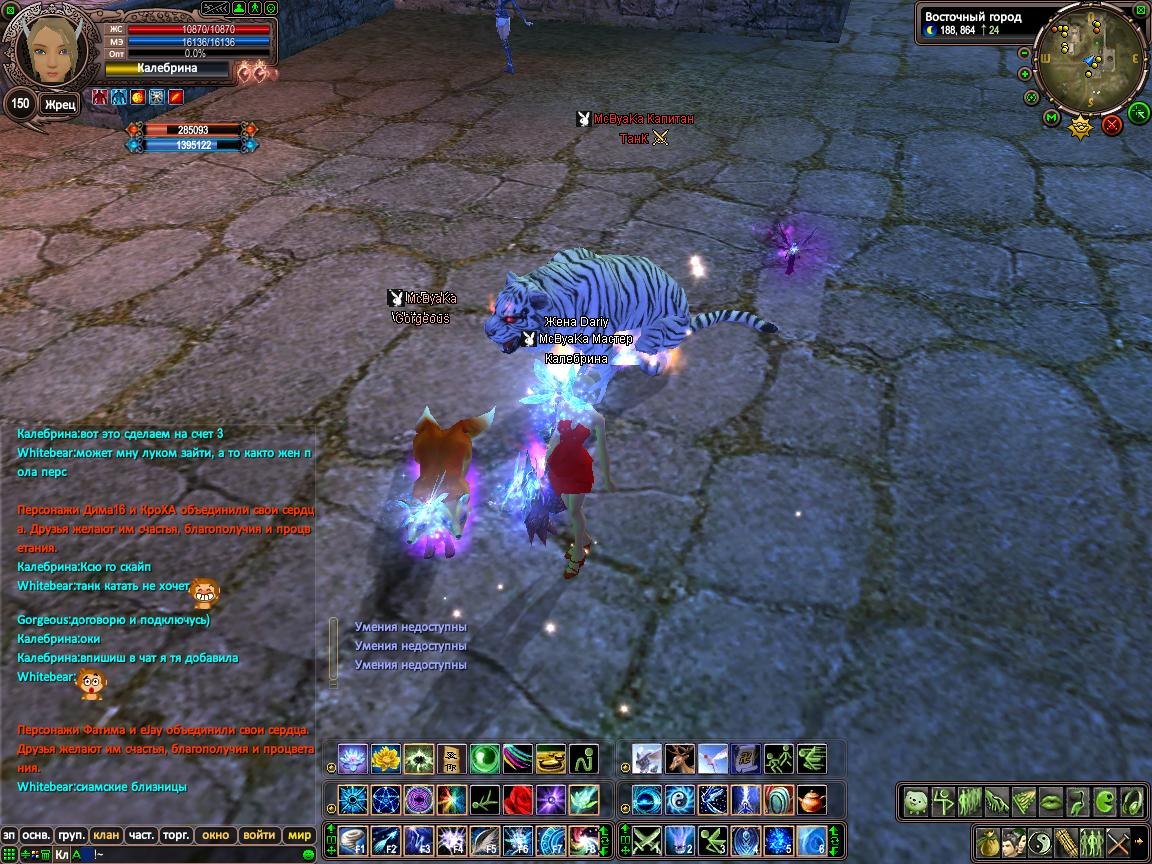Click the red crossed-swords button near the minimap

coord(1112,125)
